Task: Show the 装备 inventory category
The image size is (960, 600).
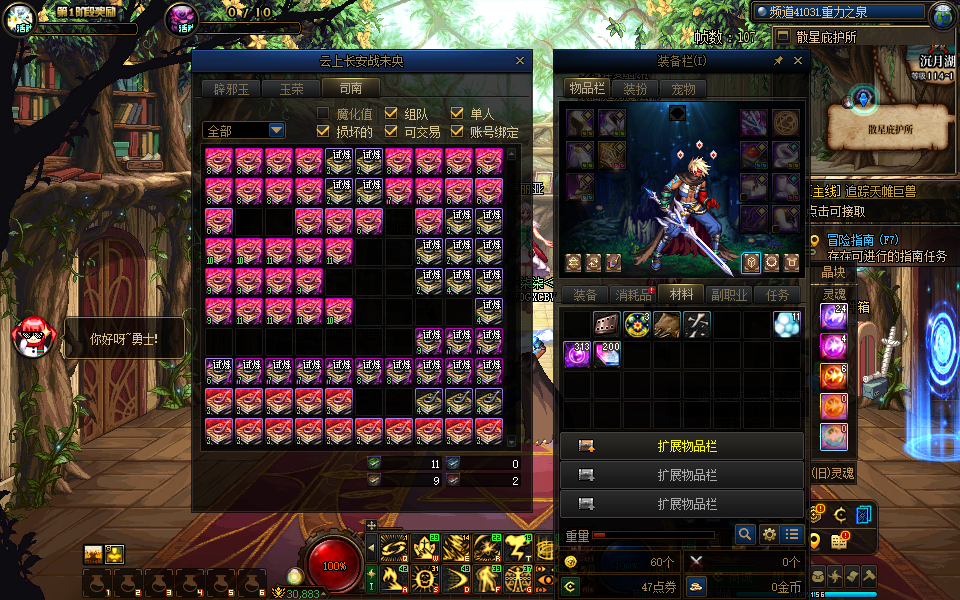Action: pyautogui.click(x=585, y=295)
